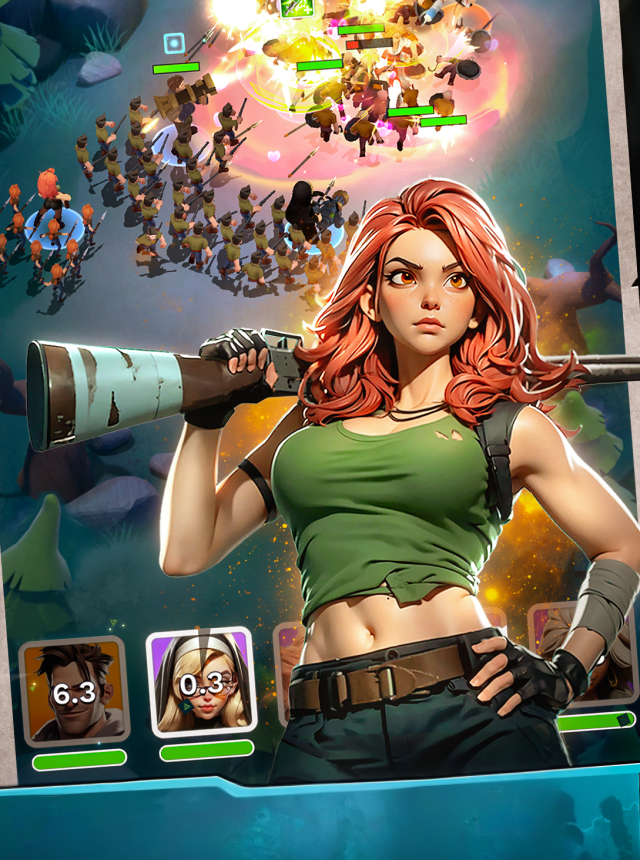640x860 pixels.
Task: Activate the blonde nun hero skill
Action: coord(201,683)
